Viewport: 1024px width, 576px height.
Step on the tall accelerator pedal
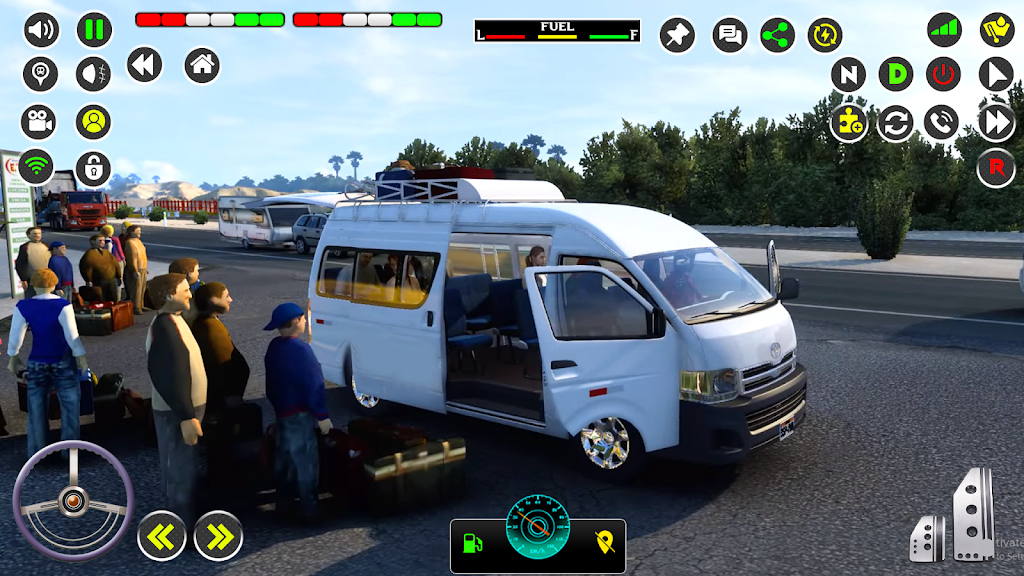pyautogui.click(x=973, y=514)
